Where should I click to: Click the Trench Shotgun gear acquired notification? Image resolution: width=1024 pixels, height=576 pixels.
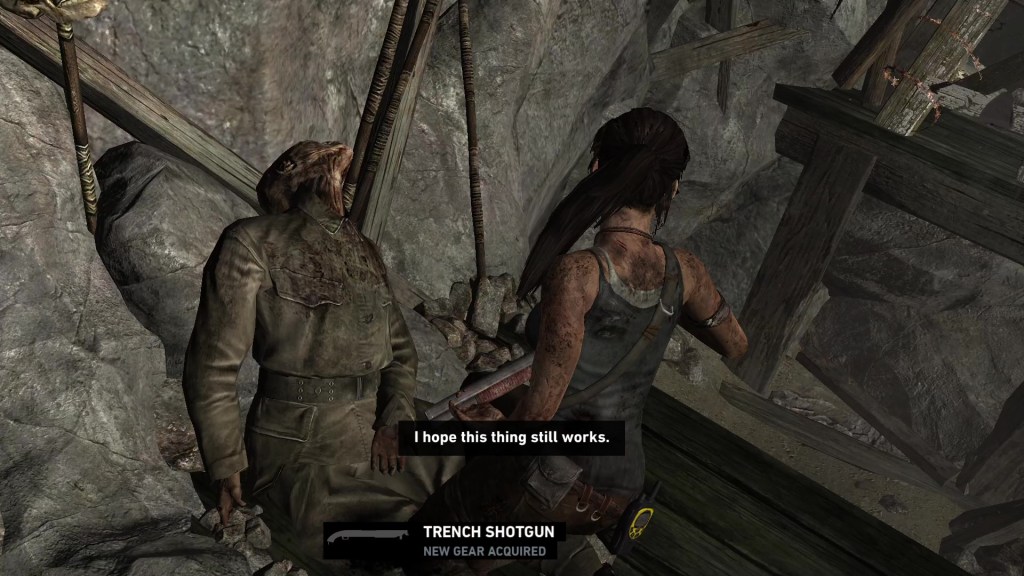pyautogui.click(x=444, y=540)
